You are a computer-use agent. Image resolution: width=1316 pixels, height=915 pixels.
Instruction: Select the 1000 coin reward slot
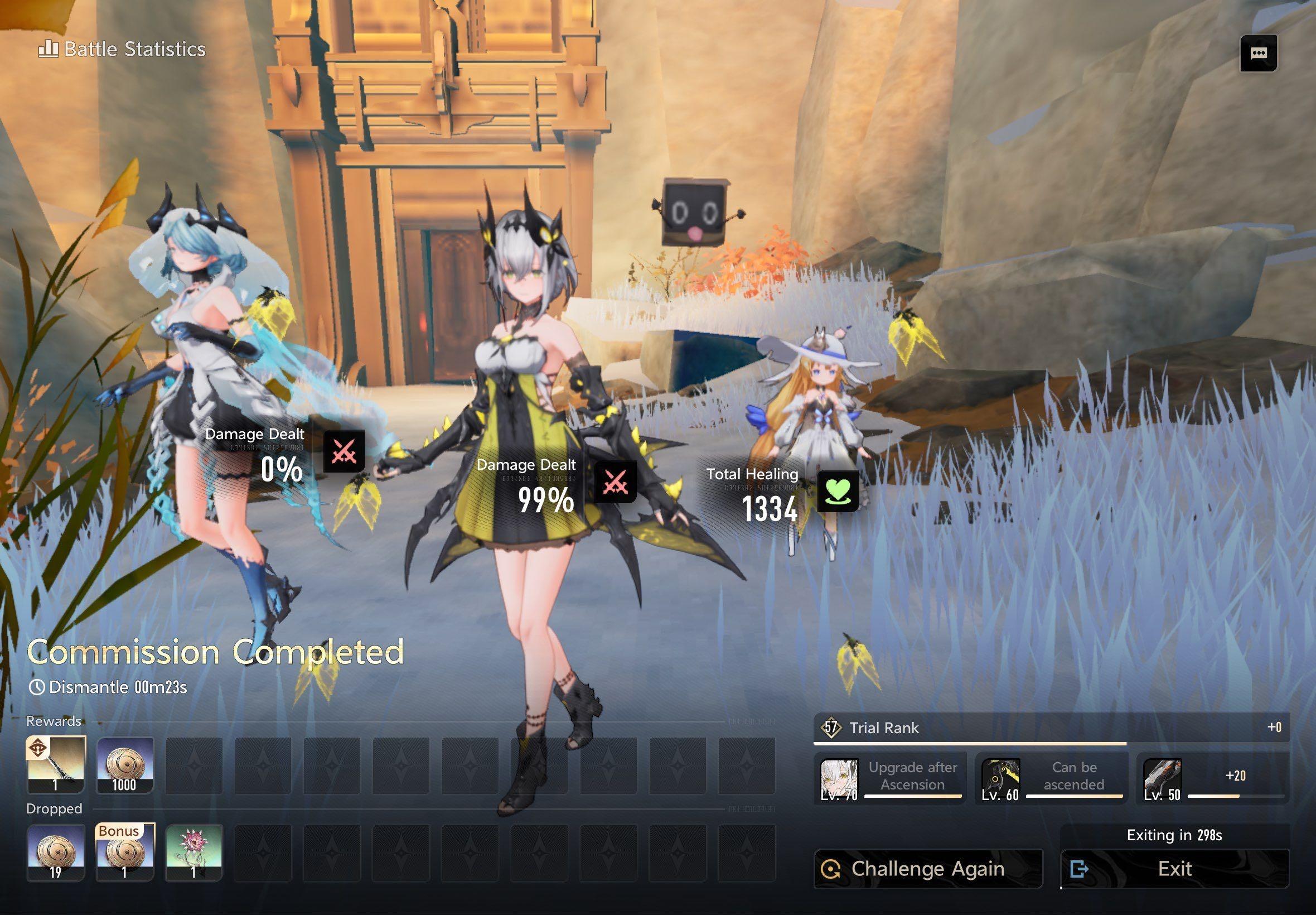pos(125,765)
